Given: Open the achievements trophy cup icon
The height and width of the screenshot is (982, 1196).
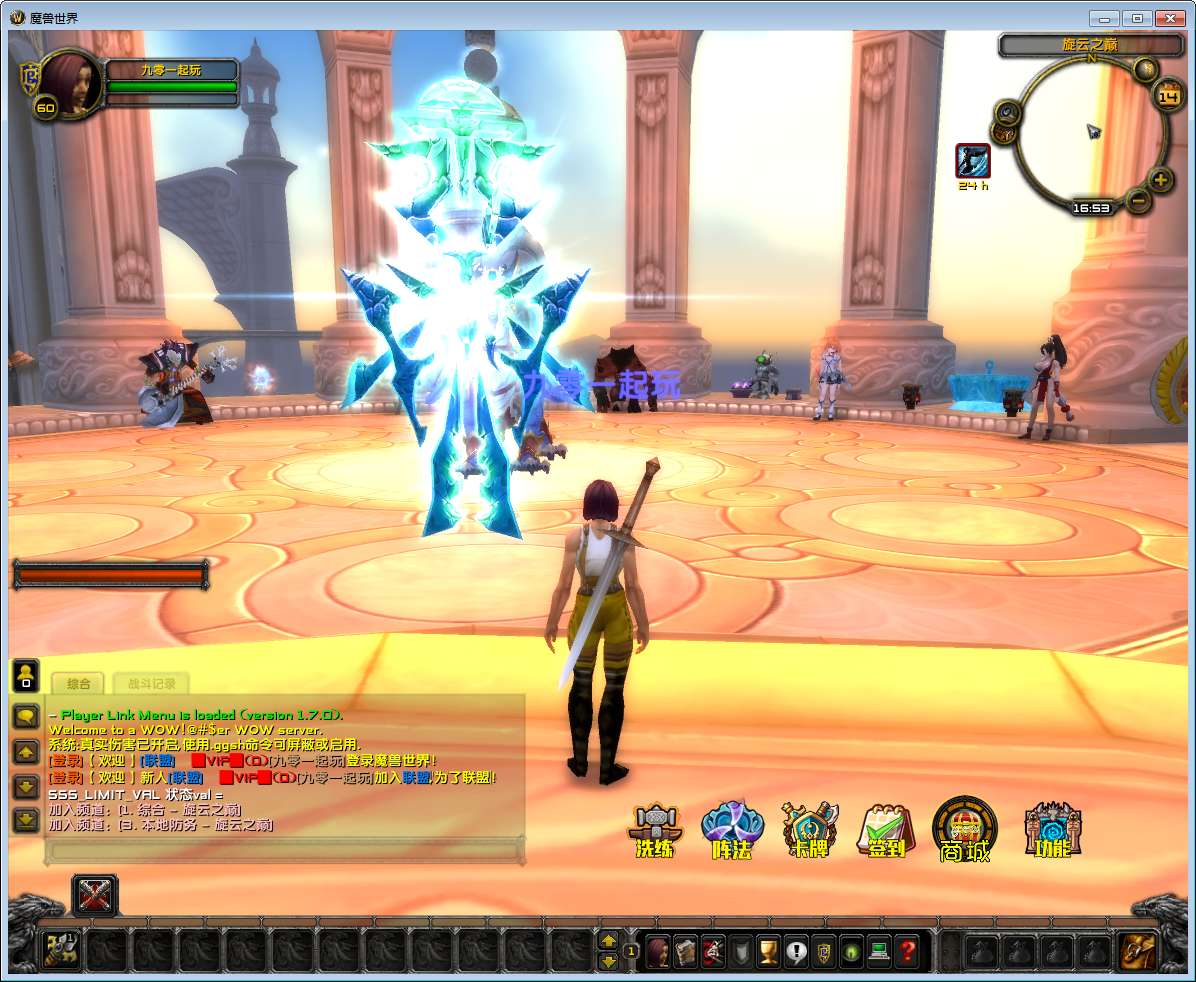Looking at the screenshot, I should (x=768, y=950).
